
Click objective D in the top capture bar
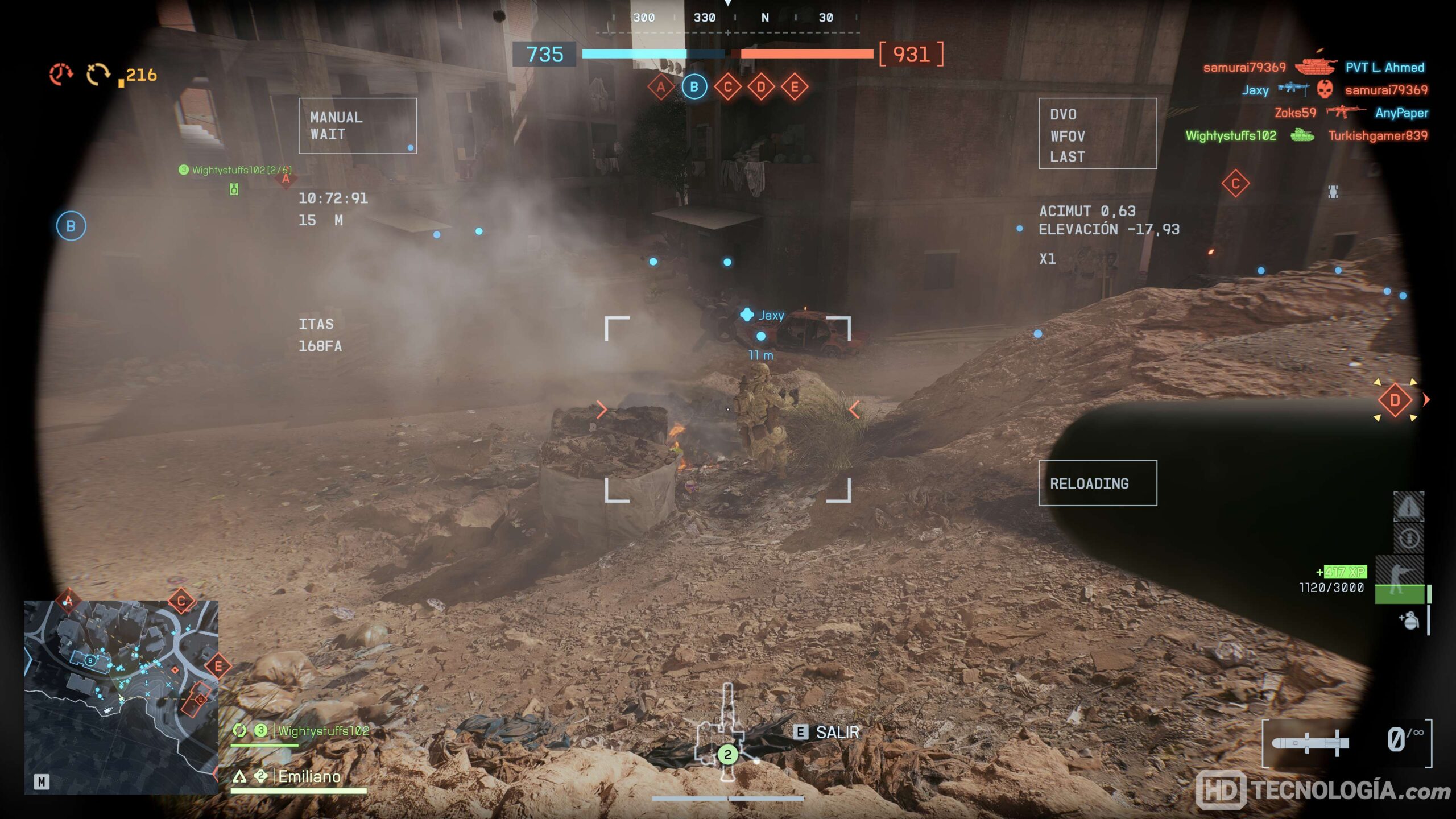(x=761, y=87)
